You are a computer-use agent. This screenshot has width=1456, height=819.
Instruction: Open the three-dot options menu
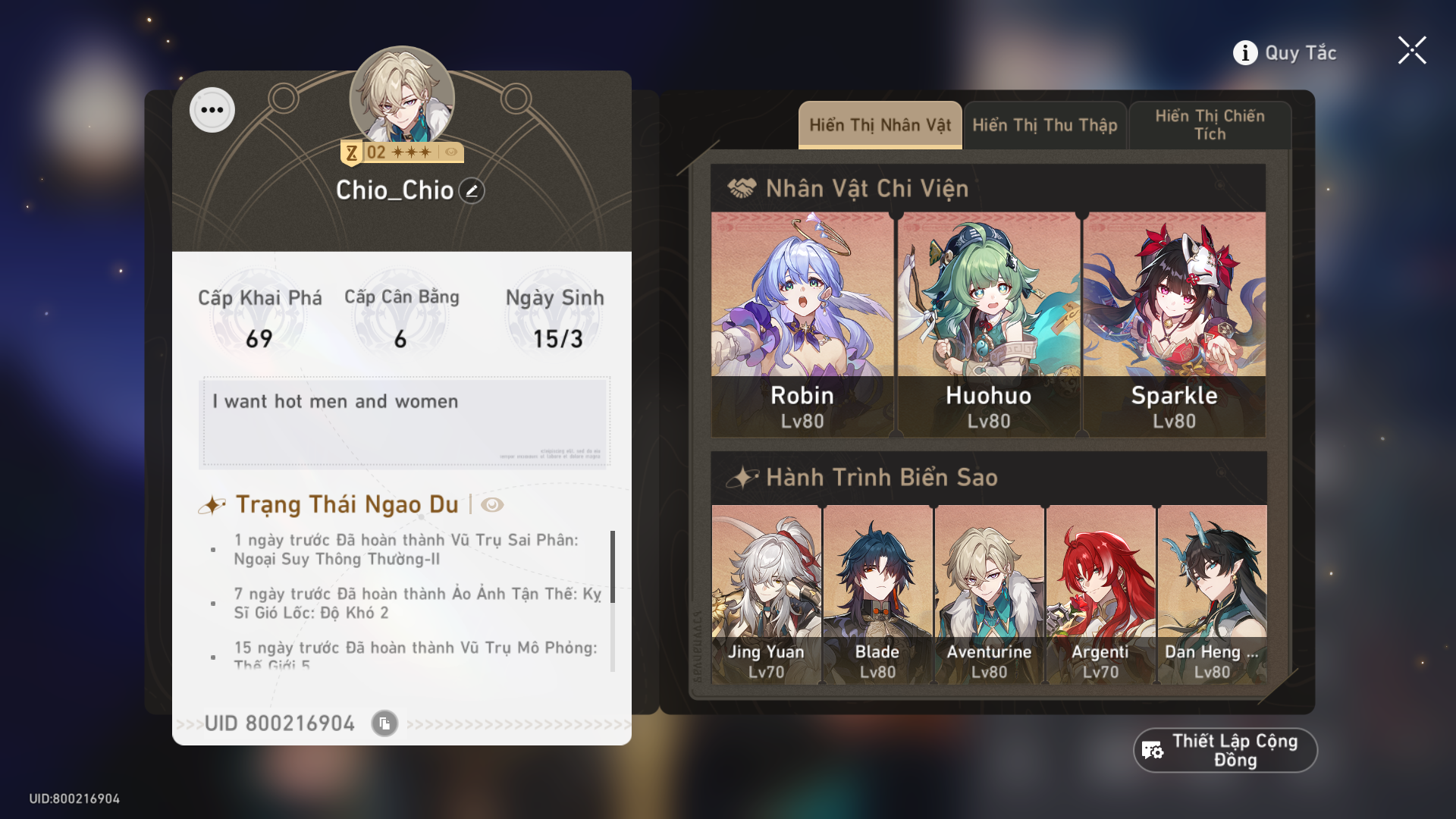coord(212,110)
